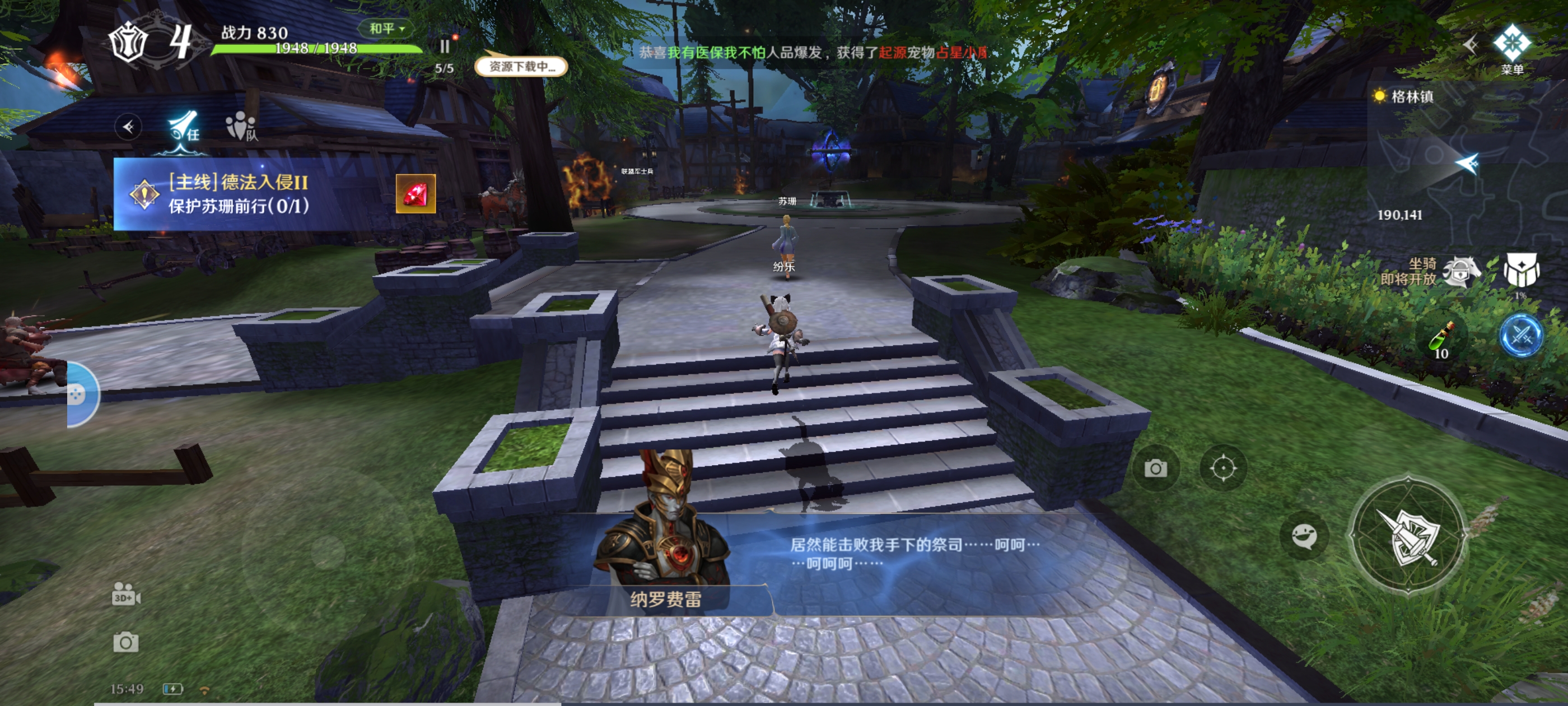Tap the target lock crosshair button
Viewport: 1568px width, 706px height.
pos(1223,468)
